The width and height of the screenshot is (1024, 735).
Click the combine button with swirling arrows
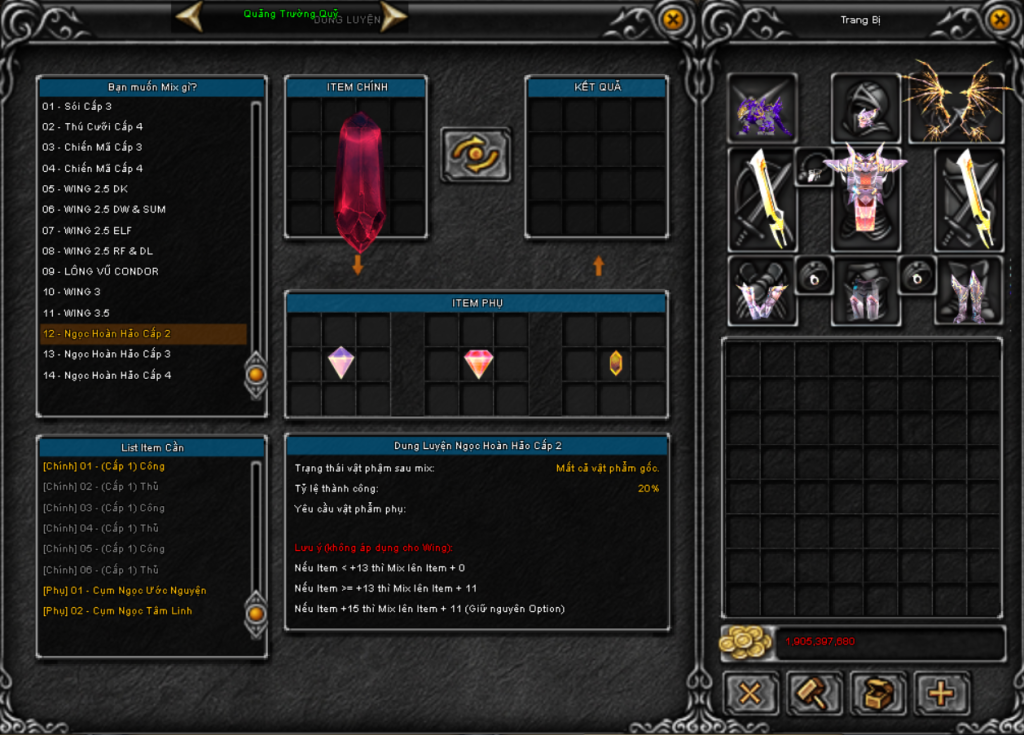click(x=475, y=154)
